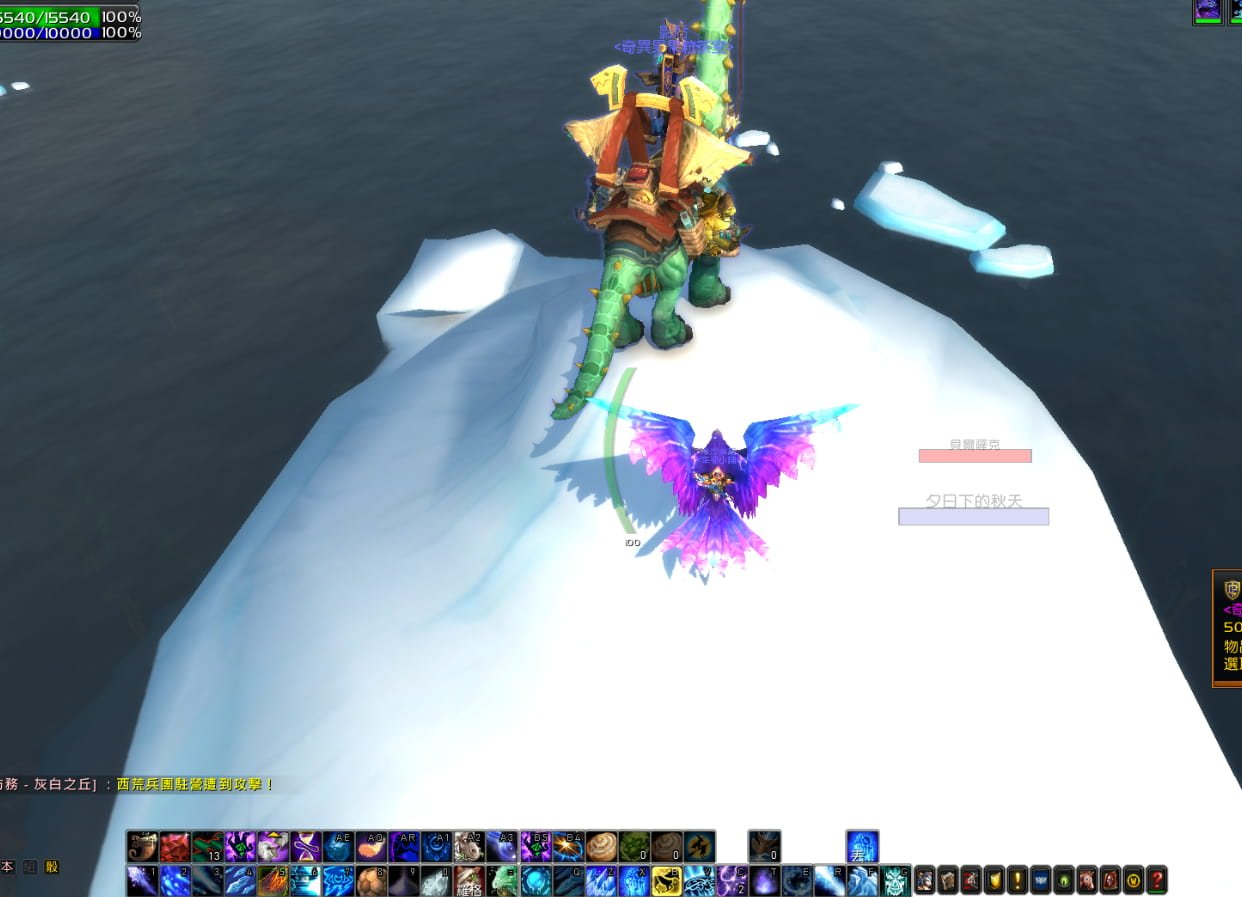Click the witch on broomstick icon
This screenshot has height=897, width=1242.
coord(699,847)
